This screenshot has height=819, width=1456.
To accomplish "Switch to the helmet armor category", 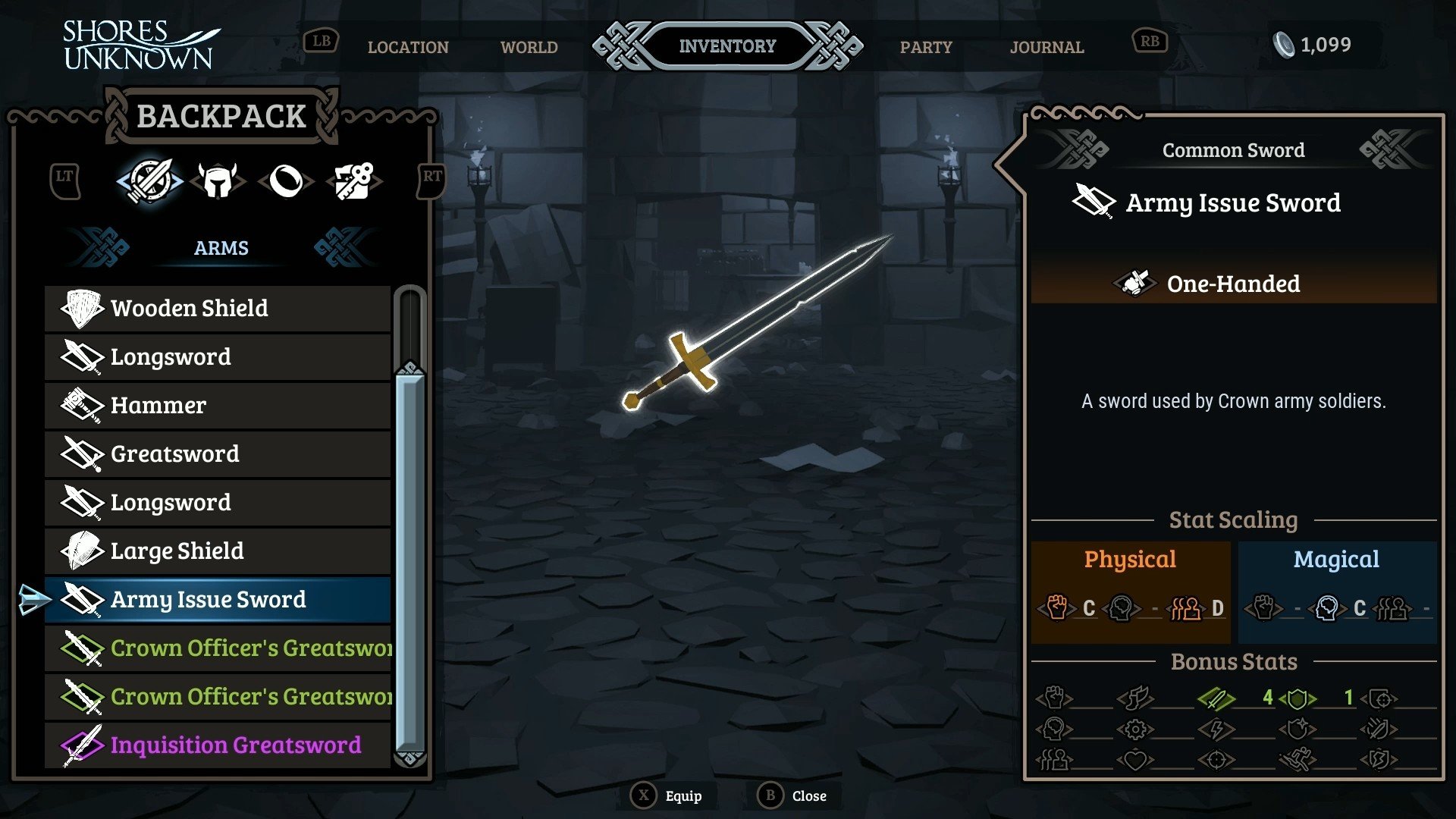I will point(218,181).
